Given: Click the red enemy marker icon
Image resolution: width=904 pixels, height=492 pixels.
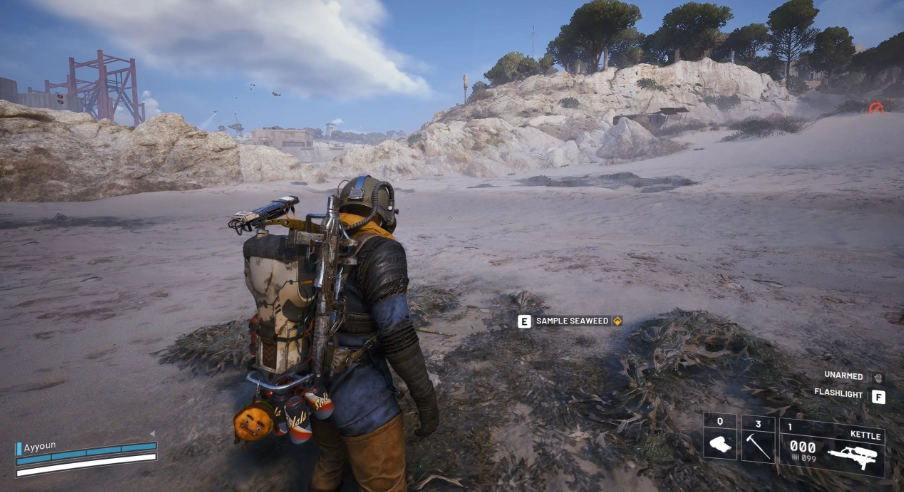Looking at the screenshot, I should pyautogui.click(x=876, y=107).
